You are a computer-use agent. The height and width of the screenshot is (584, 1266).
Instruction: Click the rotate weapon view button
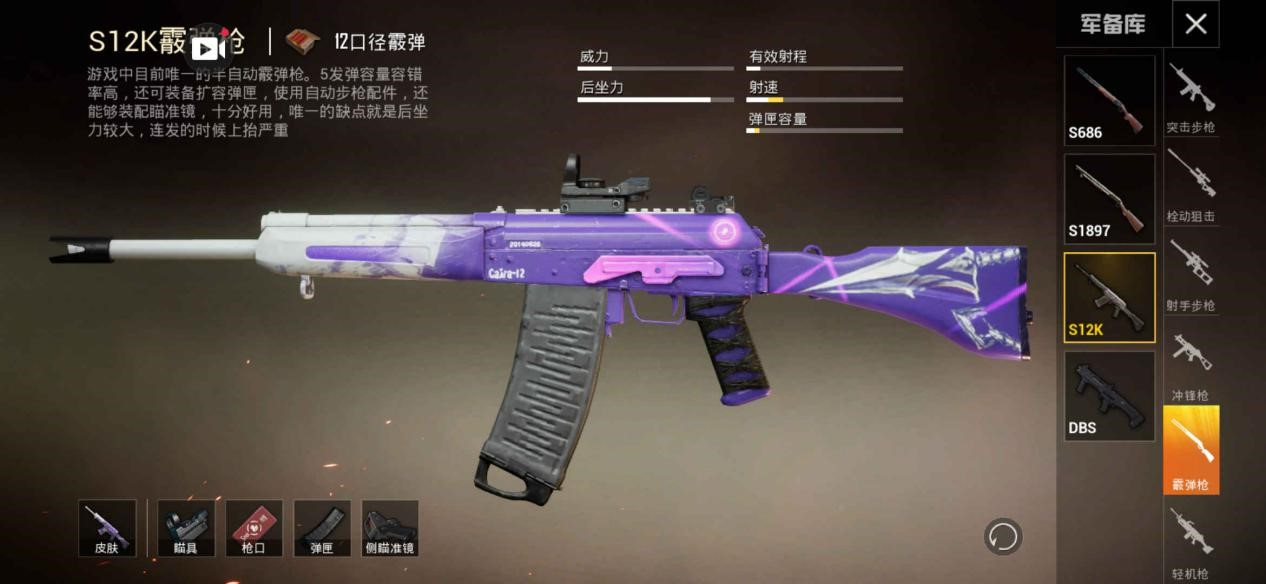pyautogui.click(x=1002, y=536)
